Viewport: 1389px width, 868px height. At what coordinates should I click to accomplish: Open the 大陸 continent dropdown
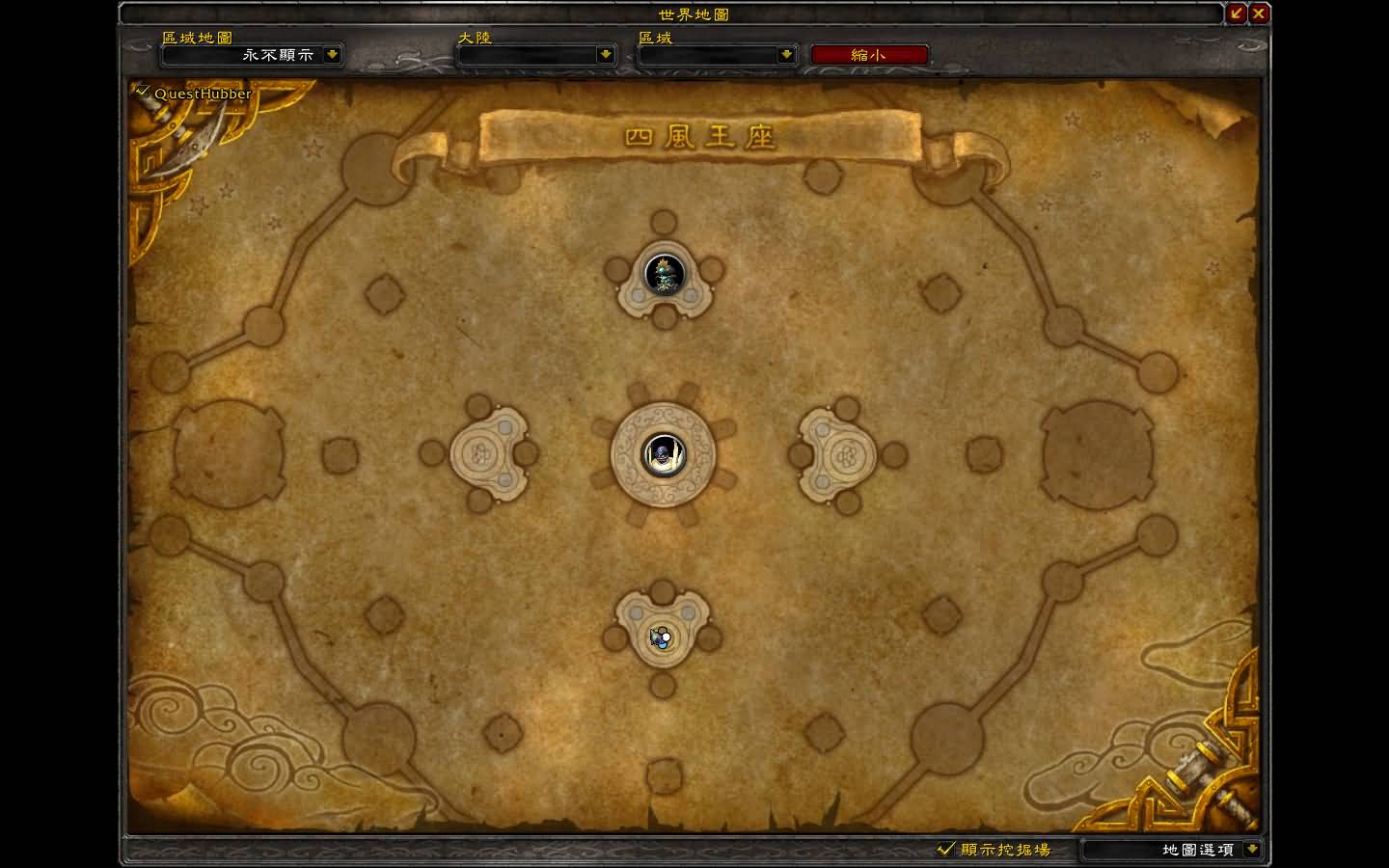tap(605, 55)
